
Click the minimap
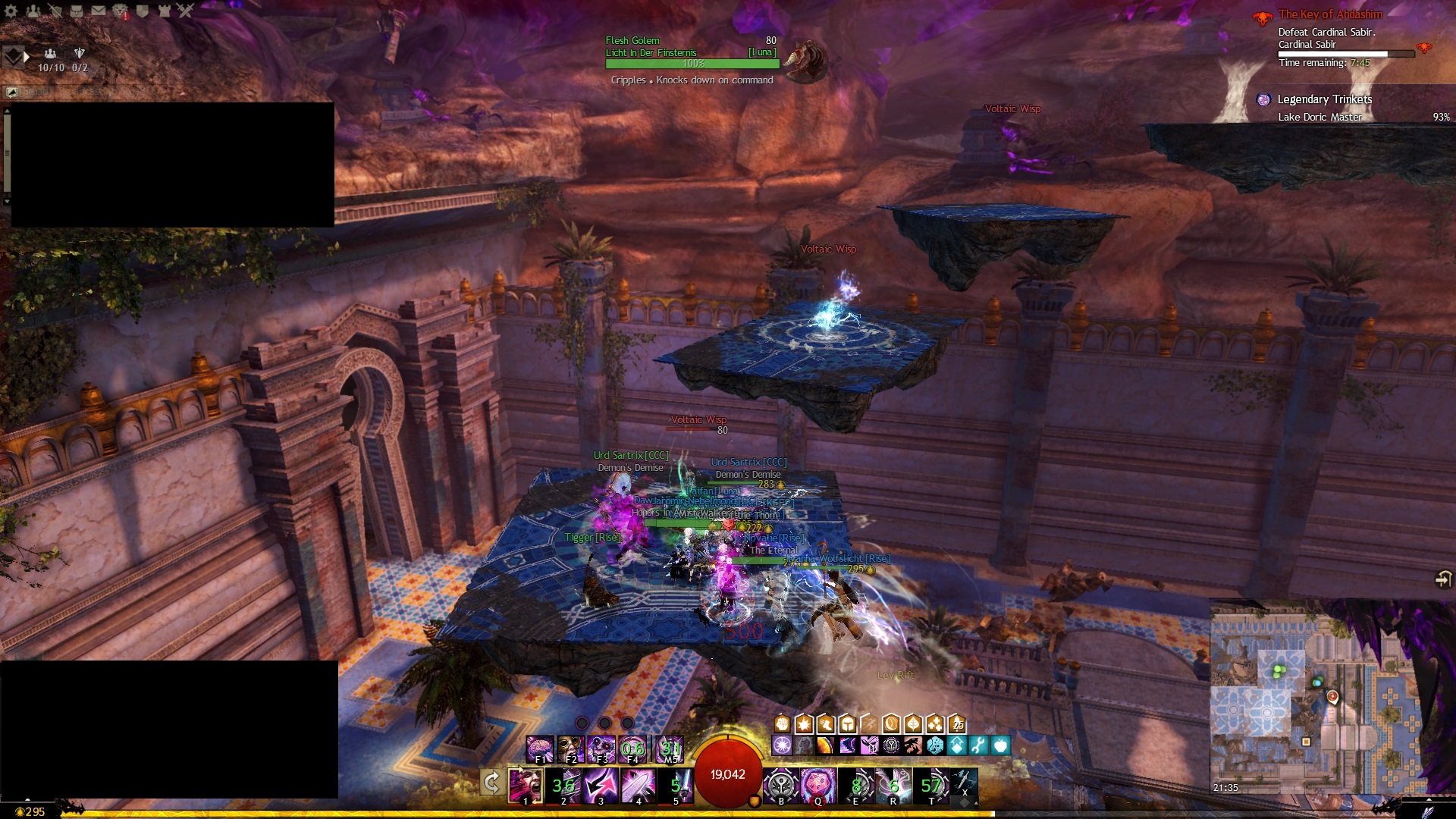coord(1317,696)
